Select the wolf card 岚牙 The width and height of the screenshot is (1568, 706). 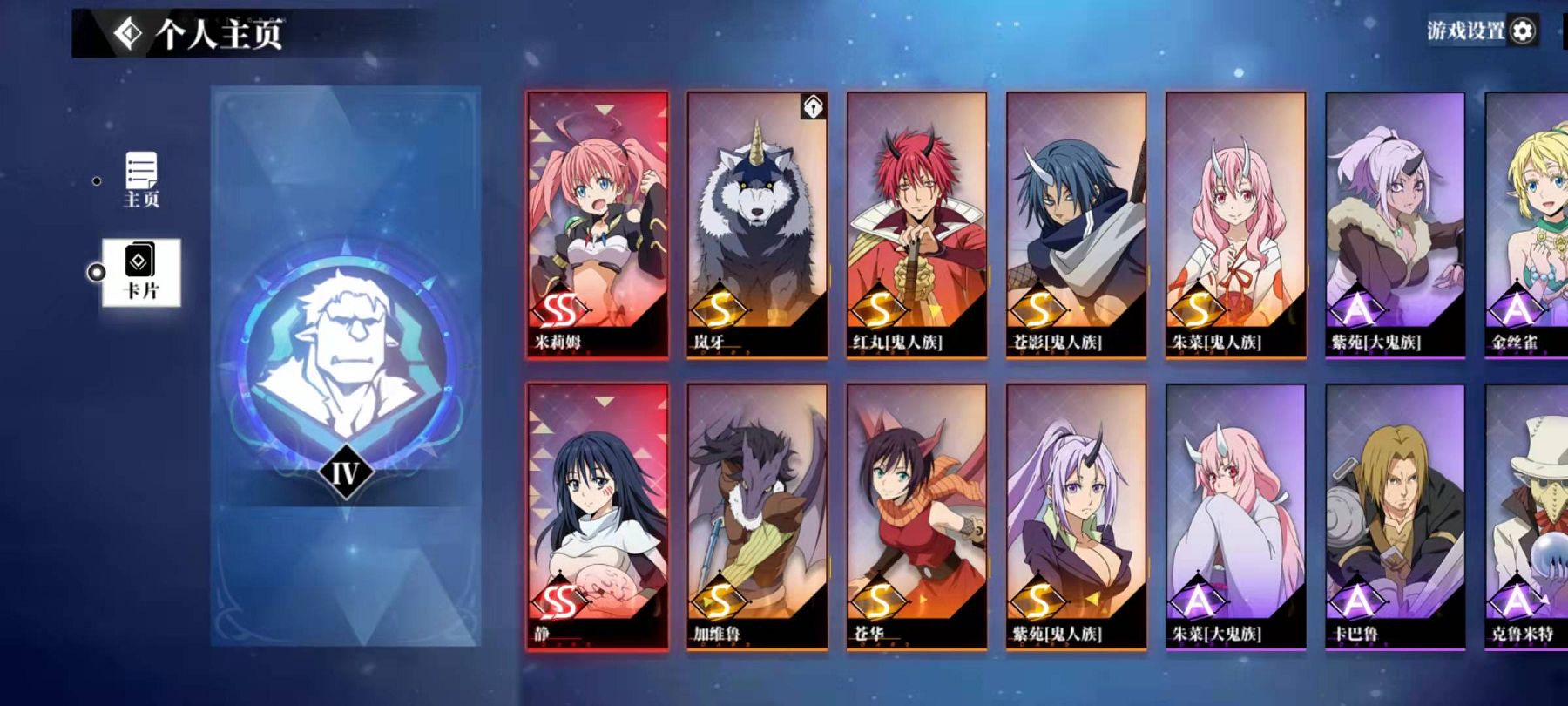click(757, 224)
